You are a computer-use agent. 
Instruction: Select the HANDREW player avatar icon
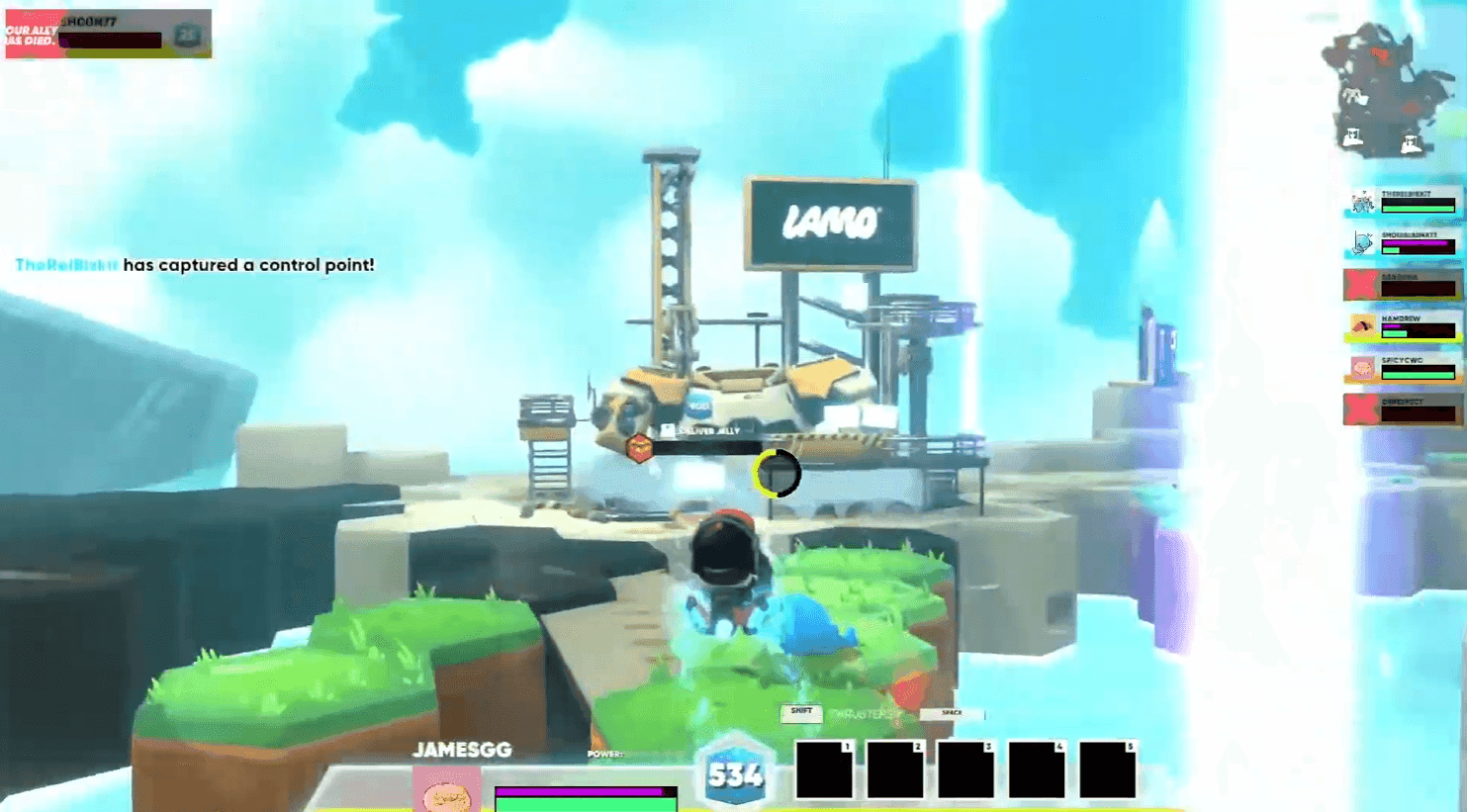[x=1361, y=324]
